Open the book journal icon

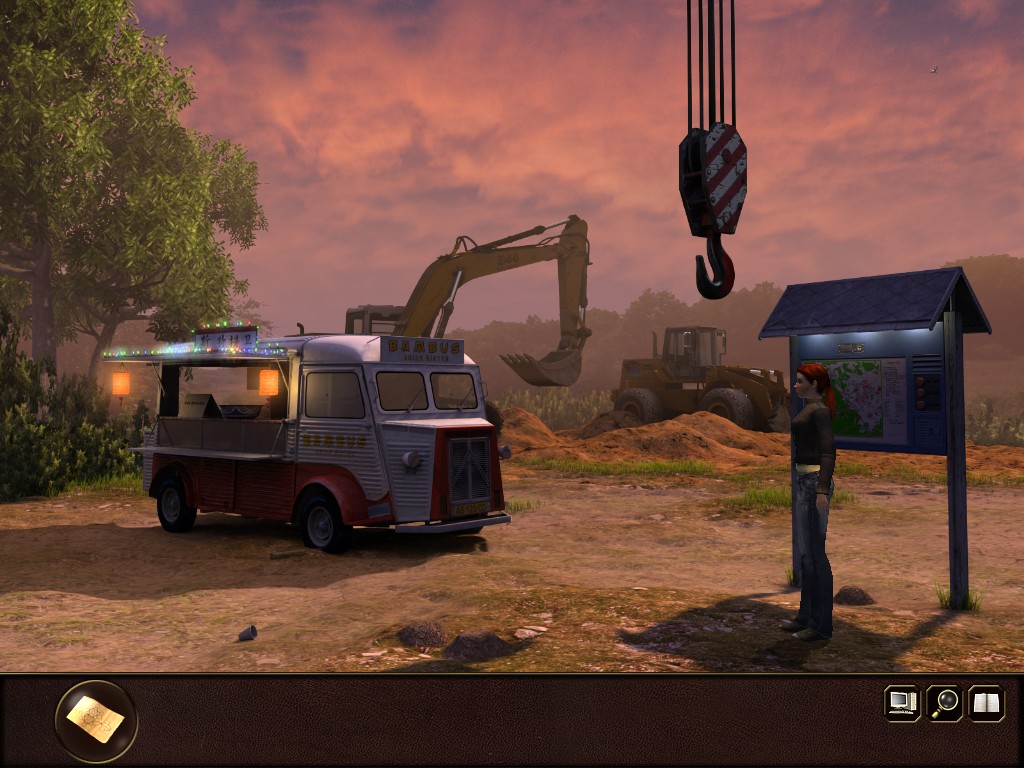click(x=986, y=702)
